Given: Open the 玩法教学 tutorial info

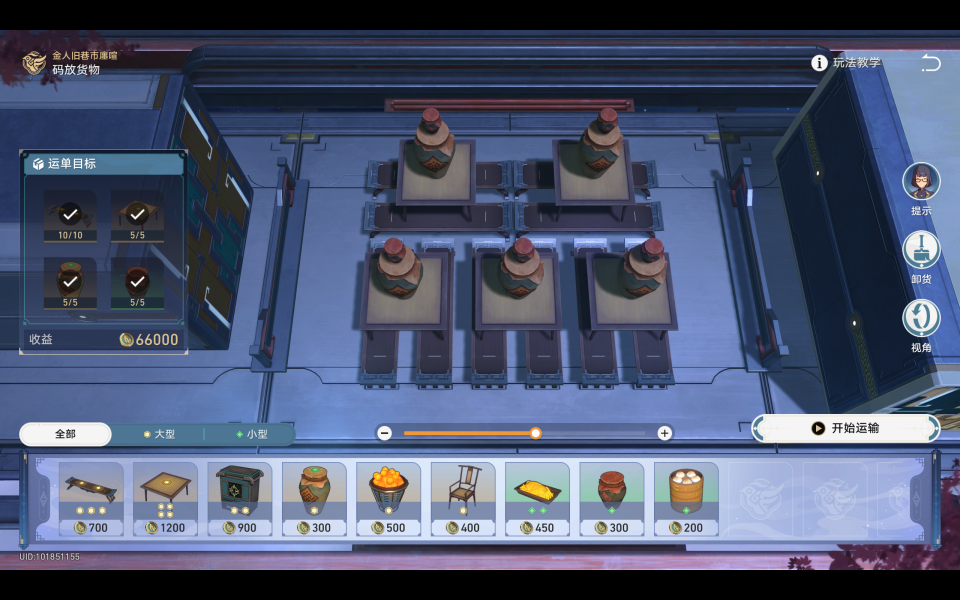Looking at the screenshot, I should tap(847, 63).
